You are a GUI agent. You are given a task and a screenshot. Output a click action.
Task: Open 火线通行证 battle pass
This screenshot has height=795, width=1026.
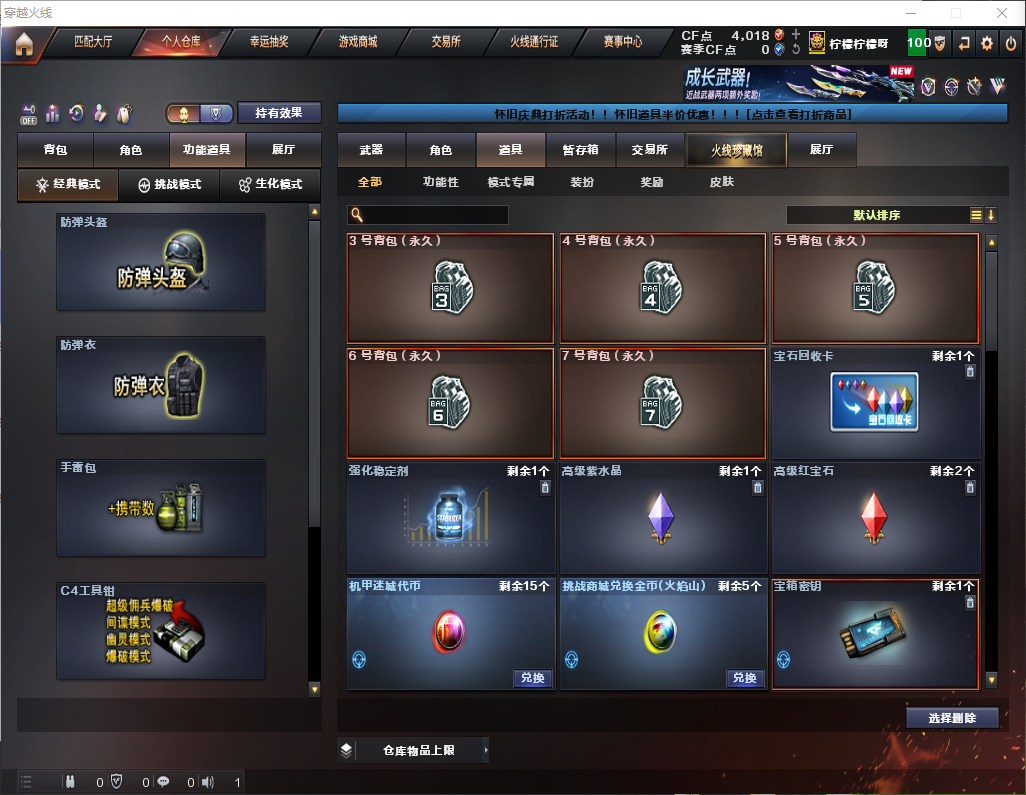click(x=534, y=42)
